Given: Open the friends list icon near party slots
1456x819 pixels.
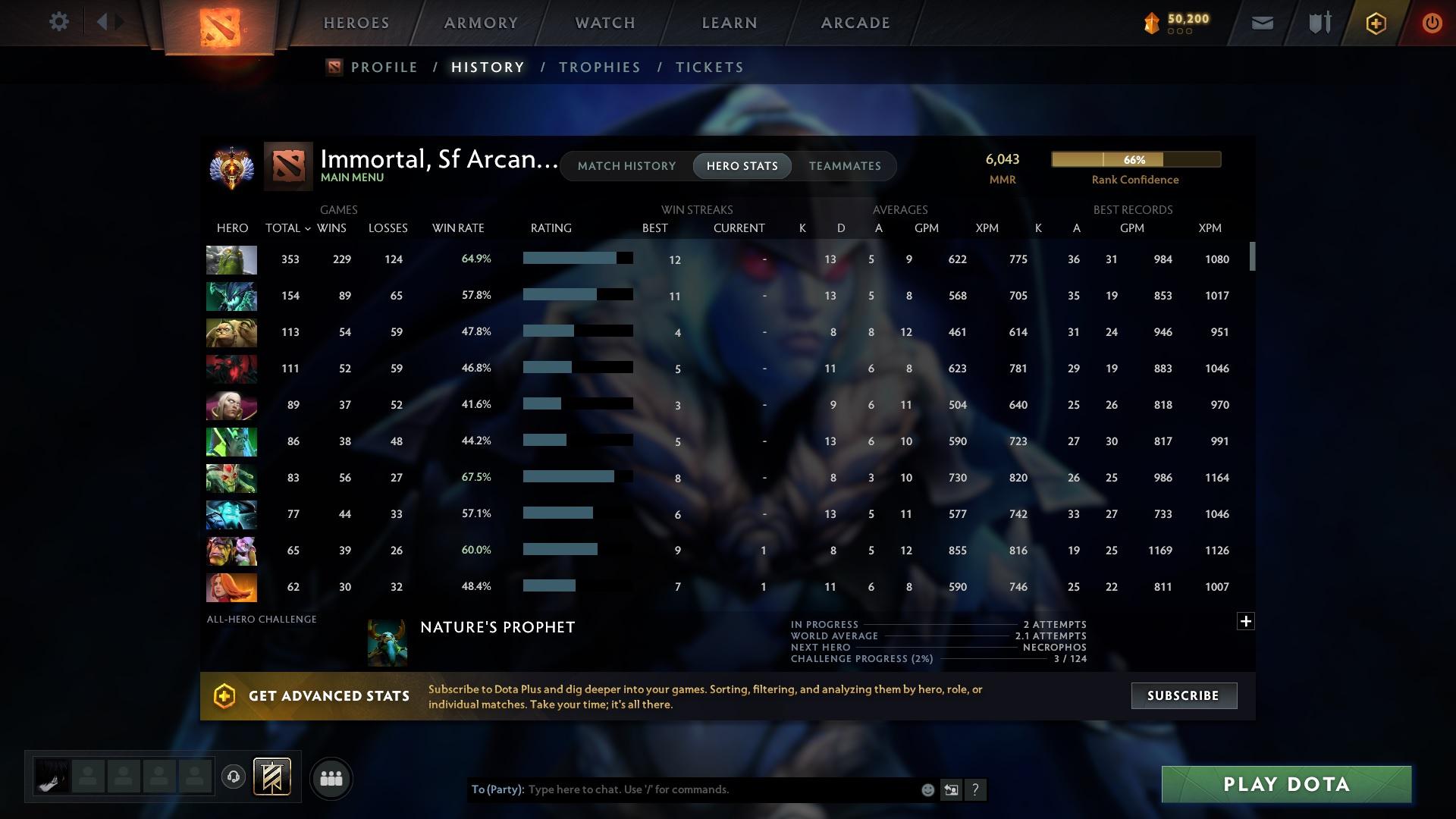Looking at the screenshot, I should point(331,778).
